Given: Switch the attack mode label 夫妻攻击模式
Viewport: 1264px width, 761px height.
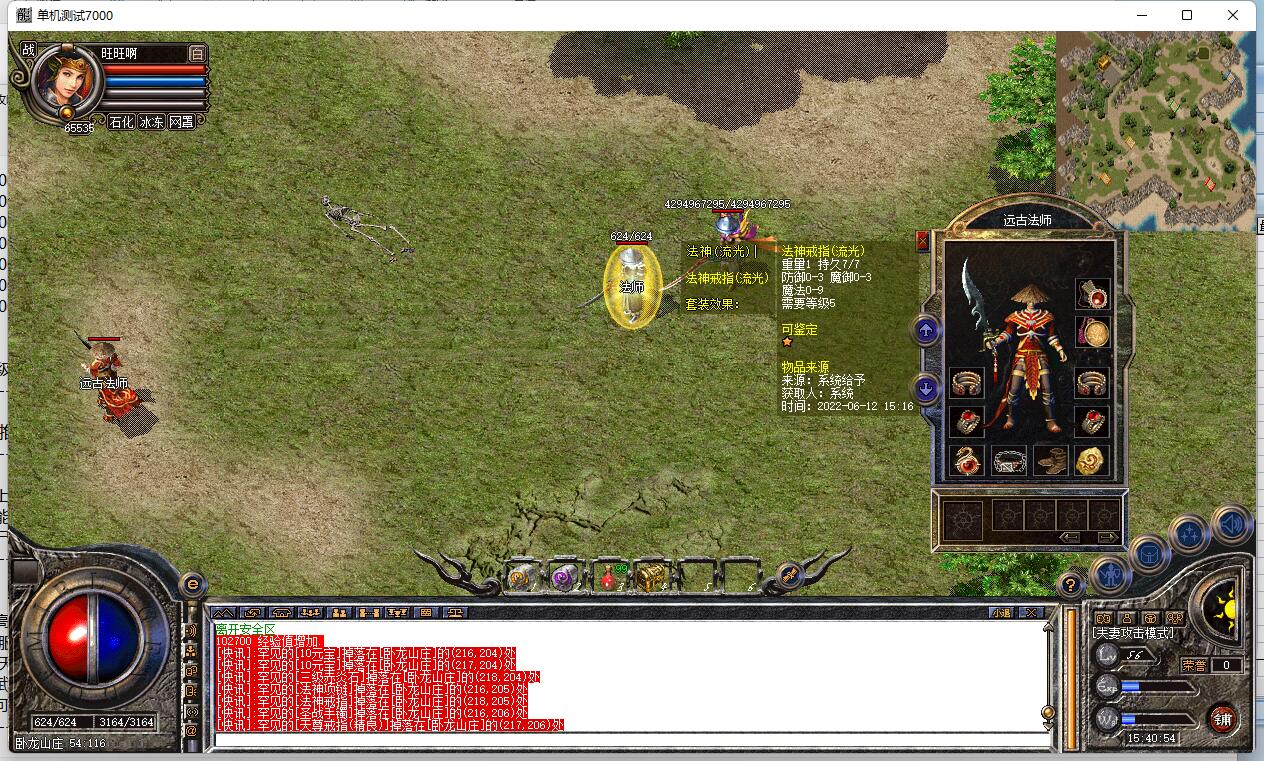Looking at the screenshot, I should tap(1134, 633).
